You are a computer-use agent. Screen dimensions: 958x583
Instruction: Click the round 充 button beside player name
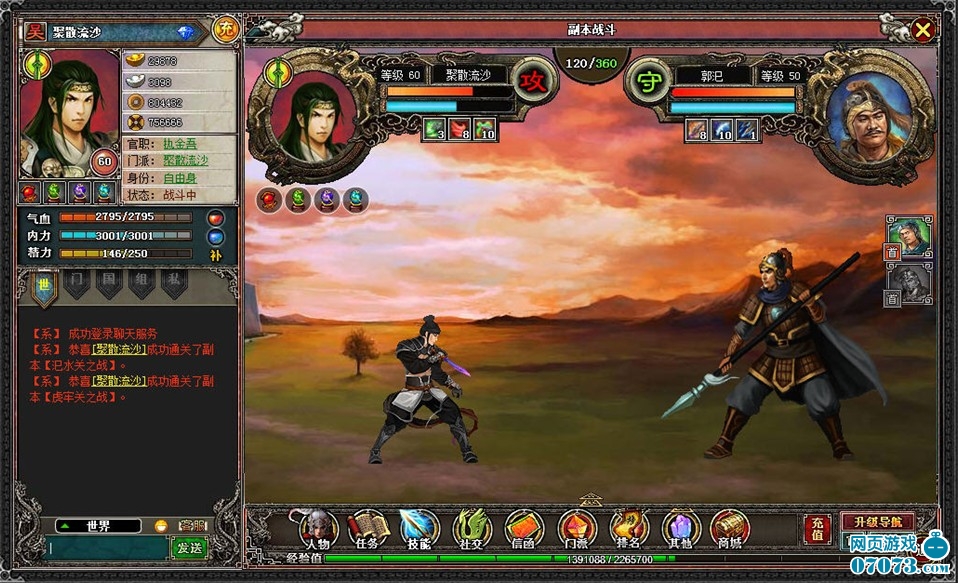pos(226,29)
